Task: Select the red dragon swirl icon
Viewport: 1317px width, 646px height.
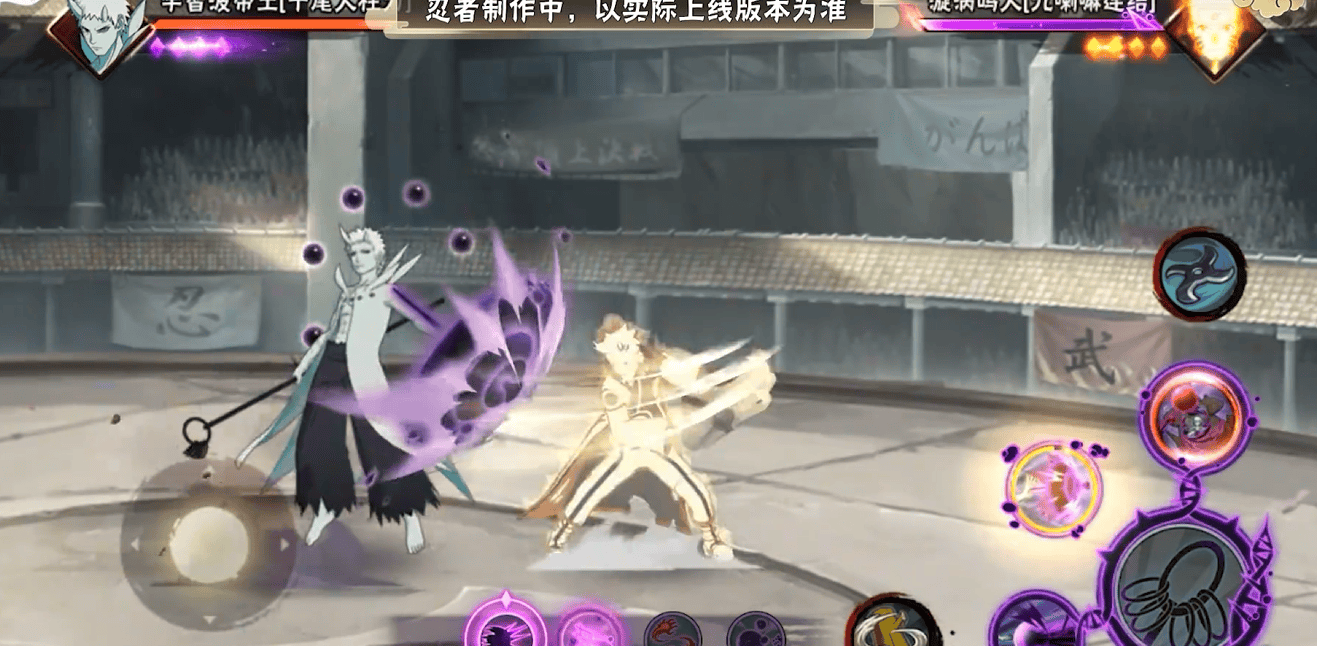Action: pos(672,630)
